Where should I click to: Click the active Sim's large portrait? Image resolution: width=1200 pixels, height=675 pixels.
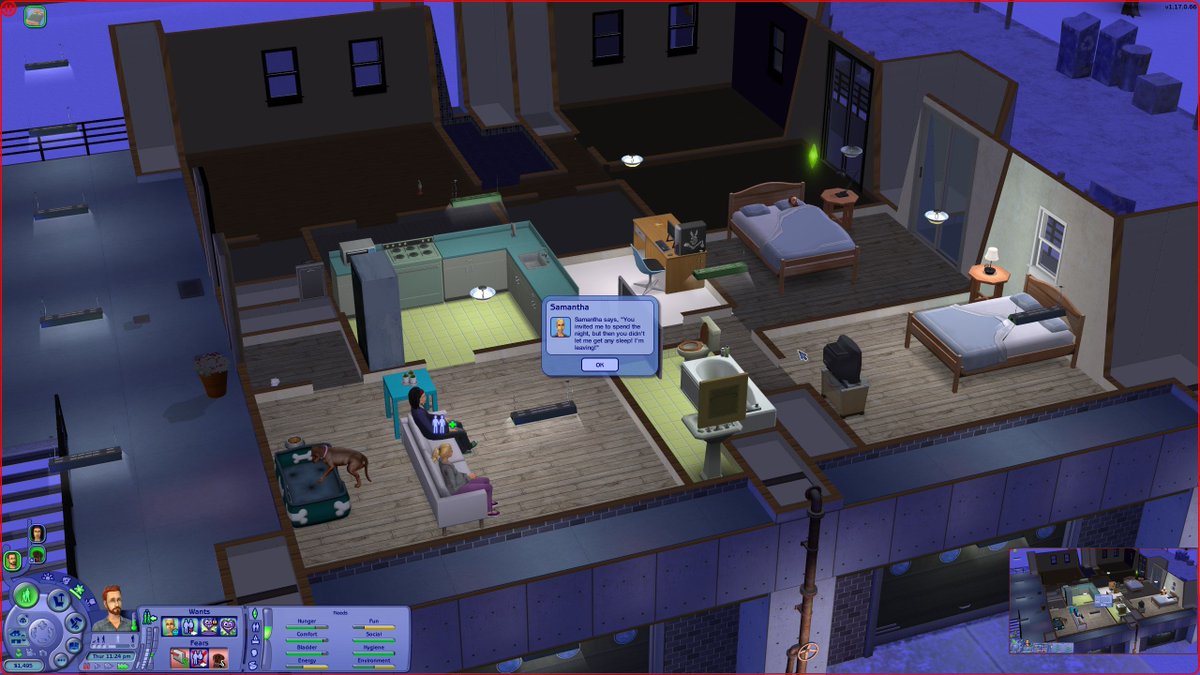[113, 606]
